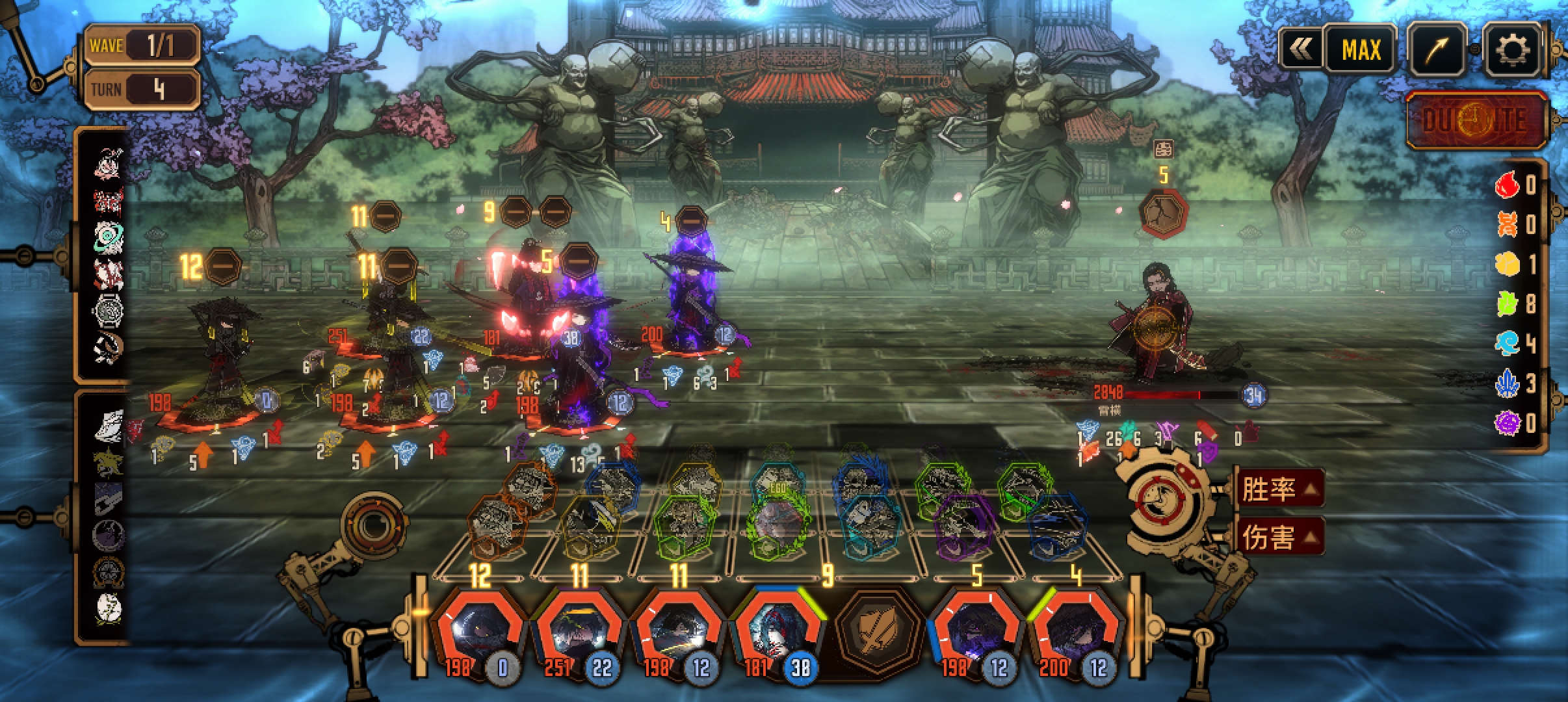Click the red clock duel button
1568x702 pixels.
[1474, 121]
